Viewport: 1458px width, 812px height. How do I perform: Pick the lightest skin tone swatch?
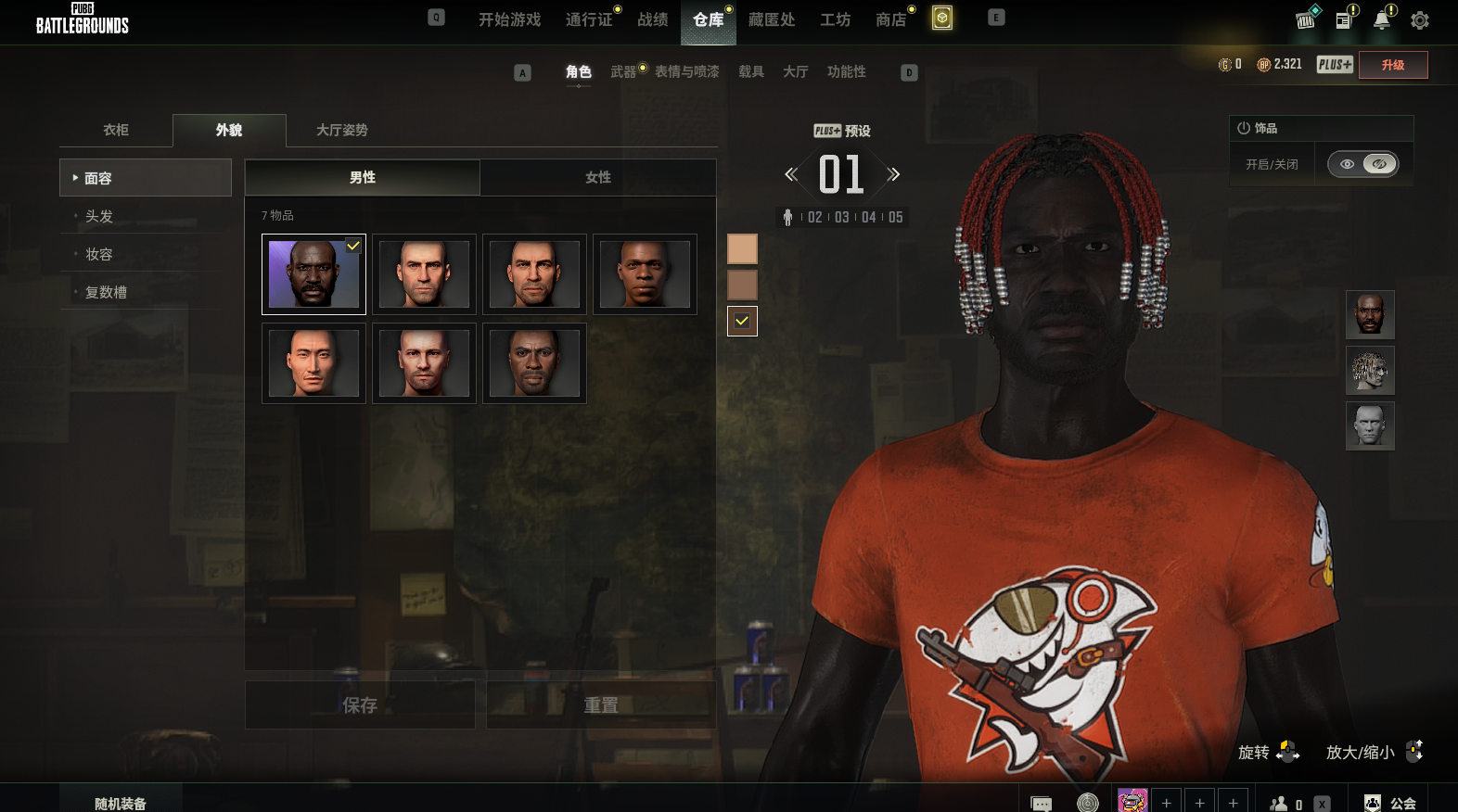tap(742, 248)
